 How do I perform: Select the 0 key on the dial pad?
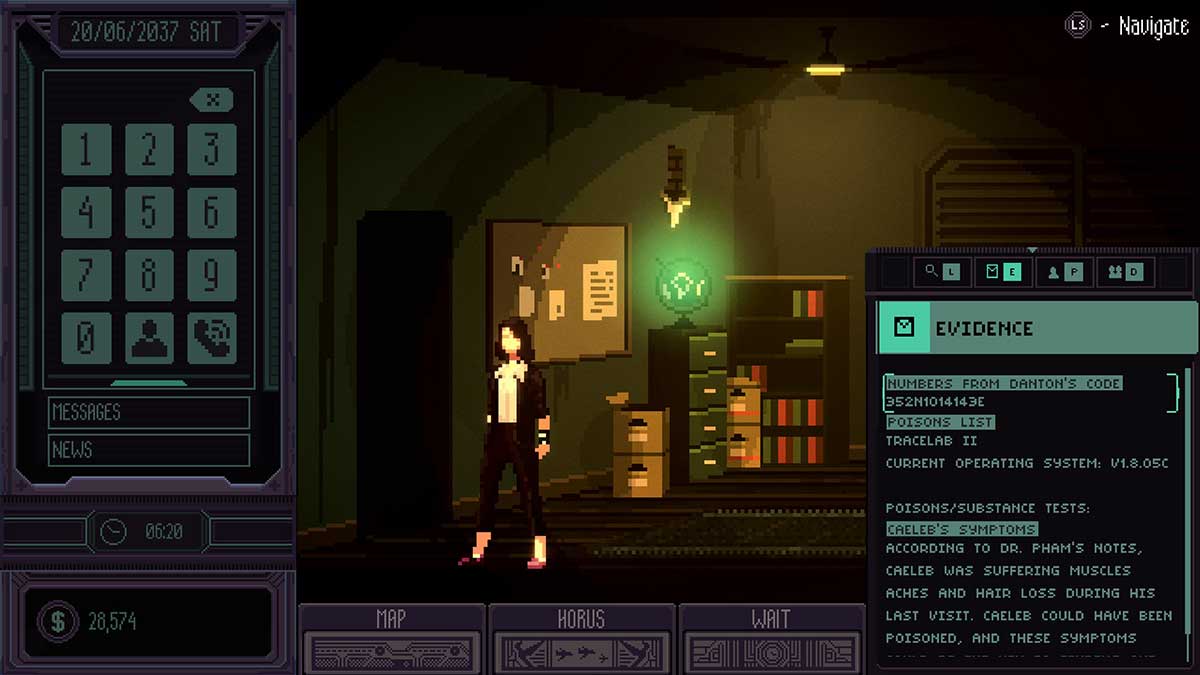(x=86, y=338)
